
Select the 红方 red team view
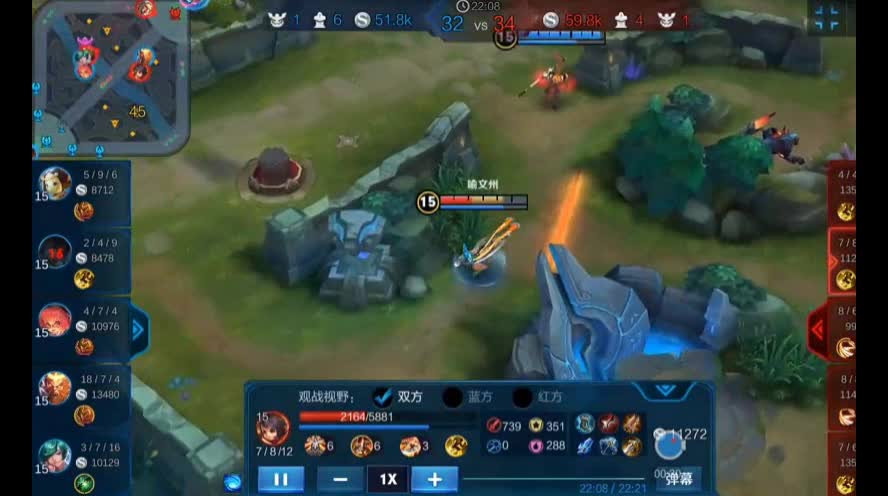(523, 397)
